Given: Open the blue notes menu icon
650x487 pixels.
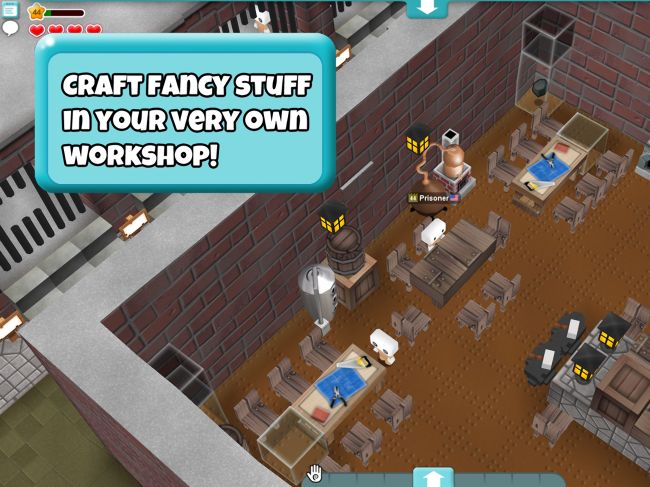Looking at the screenshot, I should pos(9,9).
